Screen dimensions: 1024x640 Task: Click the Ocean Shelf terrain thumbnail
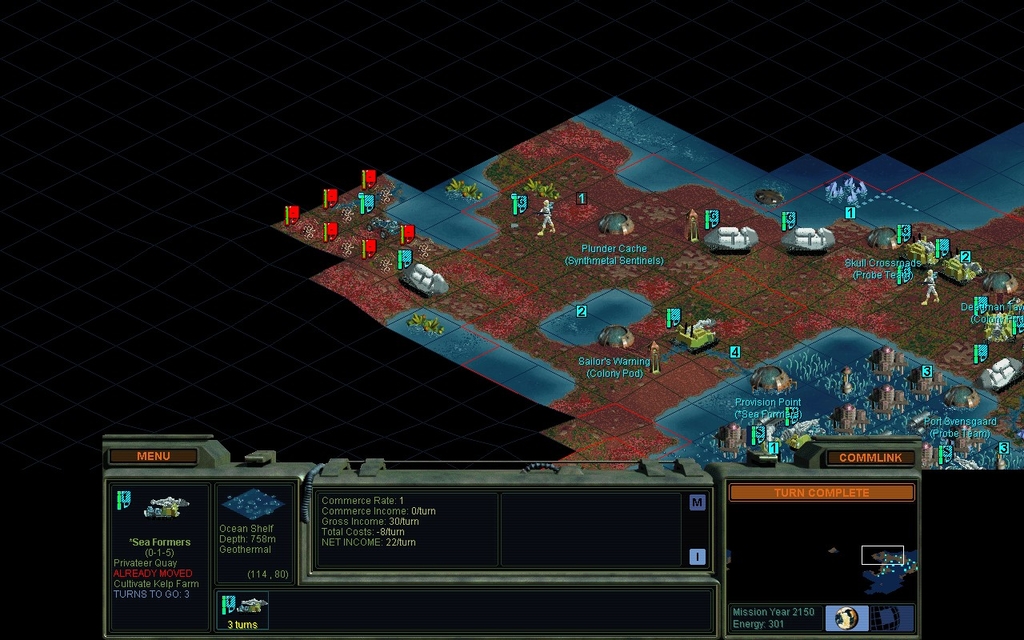(x=252, y=505)
